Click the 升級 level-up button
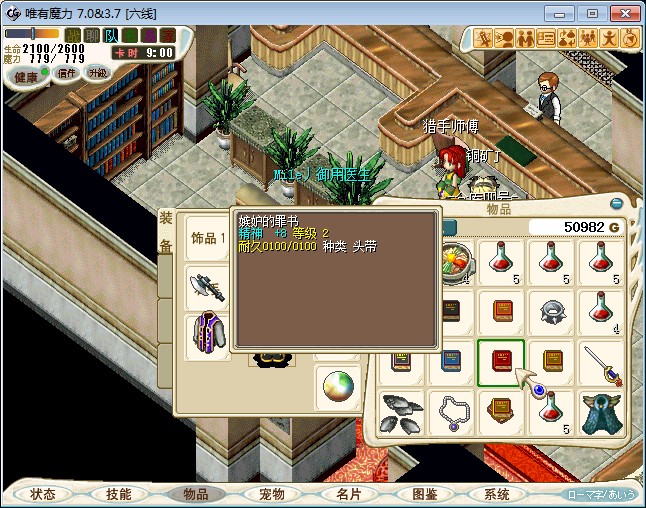The height and width of the screenshot is (508, 646). pyautogui.click(x=97, y=73)
